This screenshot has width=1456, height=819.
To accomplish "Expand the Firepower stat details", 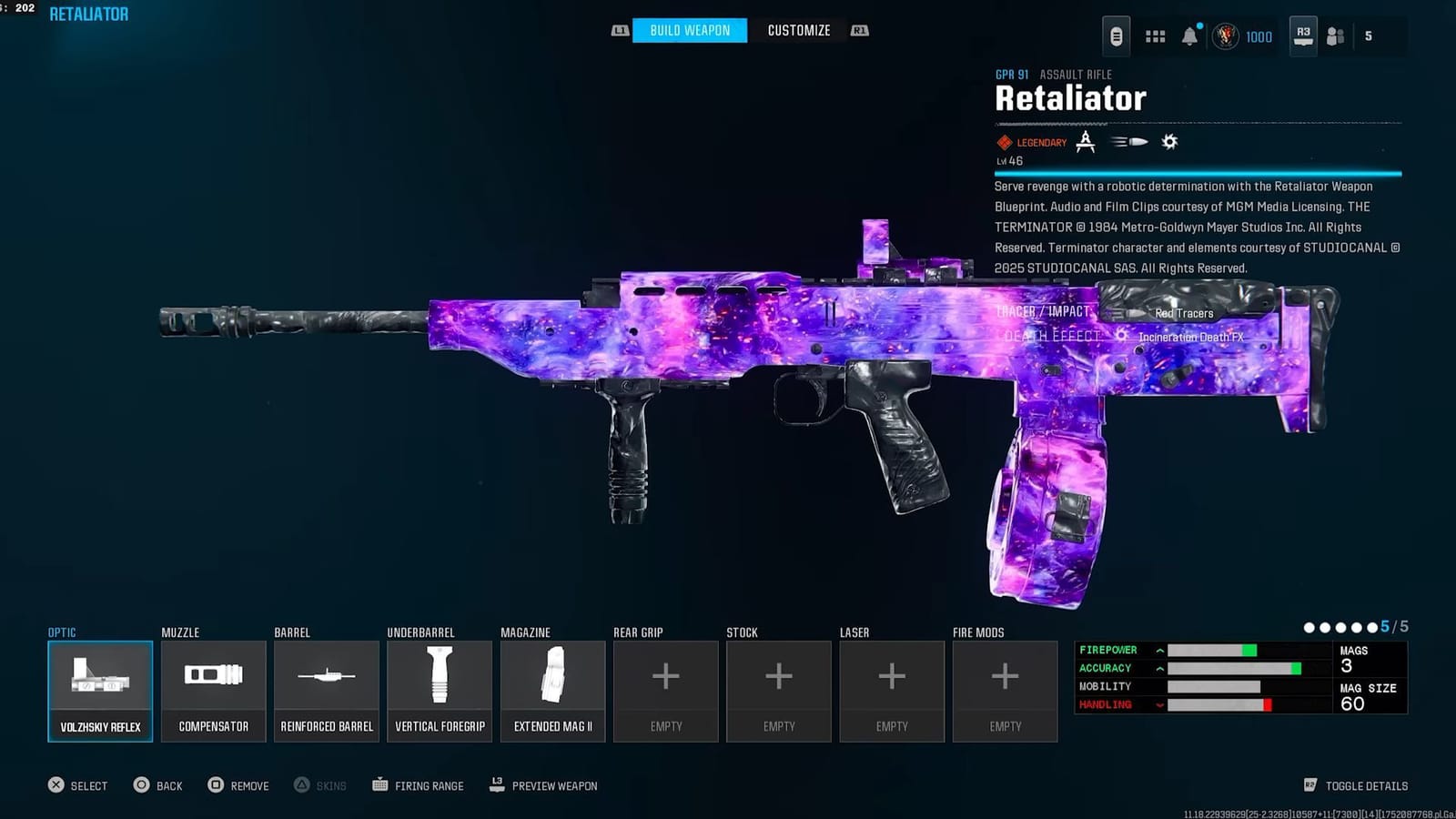I will pos(1158,650).
